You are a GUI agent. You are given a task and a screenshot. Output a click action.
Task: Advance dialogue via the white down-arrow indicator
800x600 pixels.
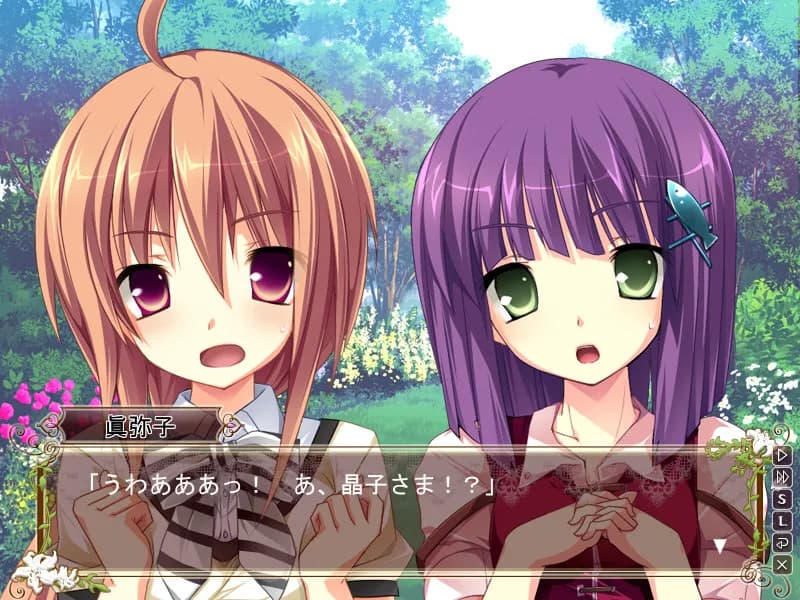click(x=719, y=546)
